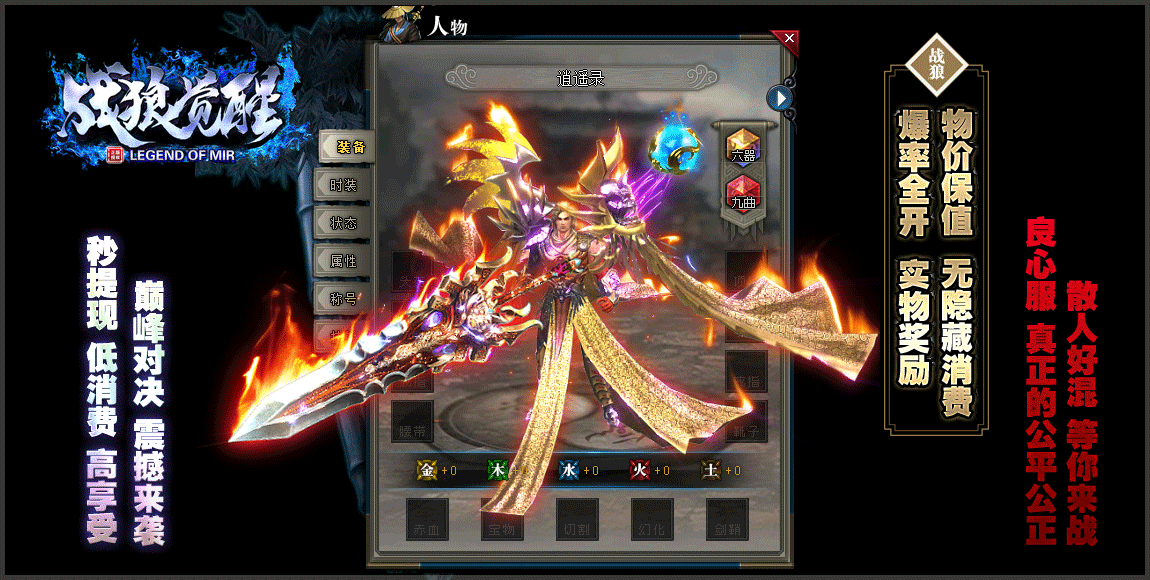Image resolution: width=1150 pixels, height=580 pixels.
Task: Select the 靴子 boots slot
Action: (x=746, y=421)
